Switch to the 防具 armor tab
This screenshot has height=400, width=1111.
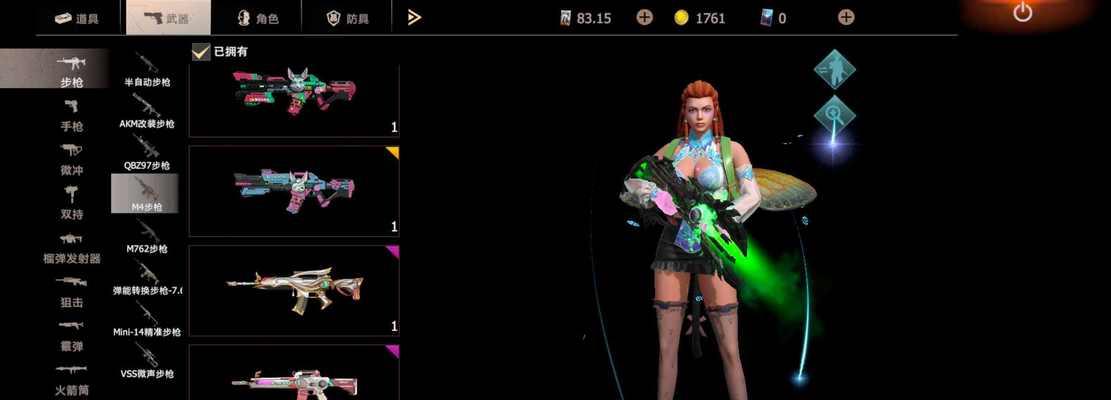(x=349, y=18)
